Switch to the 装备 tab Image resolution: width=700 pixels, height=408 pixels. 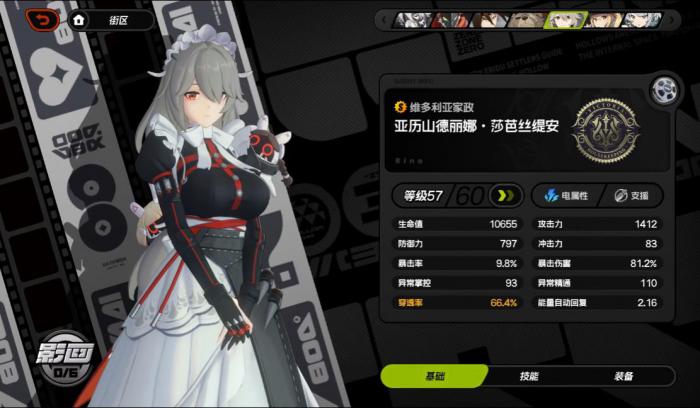point(623,376)
